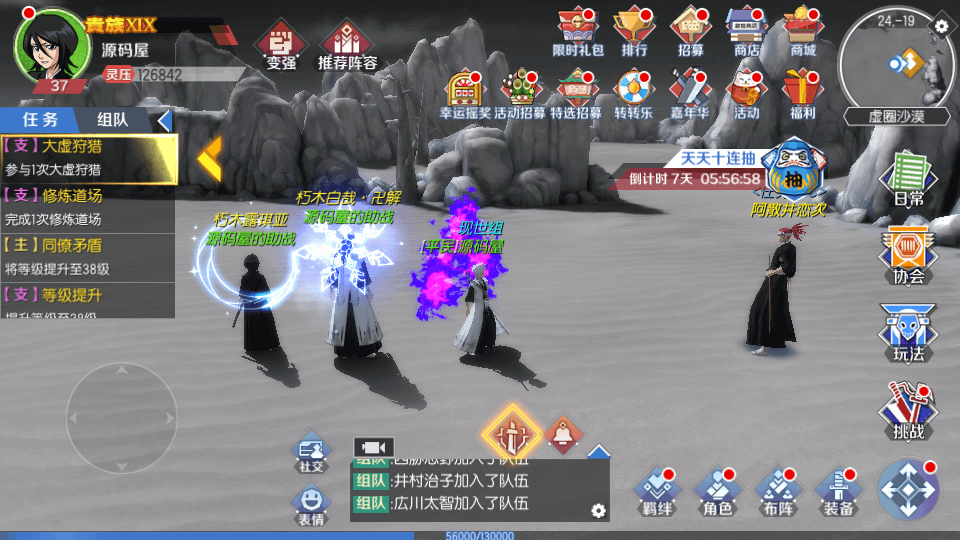Switch to the 组队 team tab
The width and height of the screenshot is (960, 540).
(x=112, y=120)
